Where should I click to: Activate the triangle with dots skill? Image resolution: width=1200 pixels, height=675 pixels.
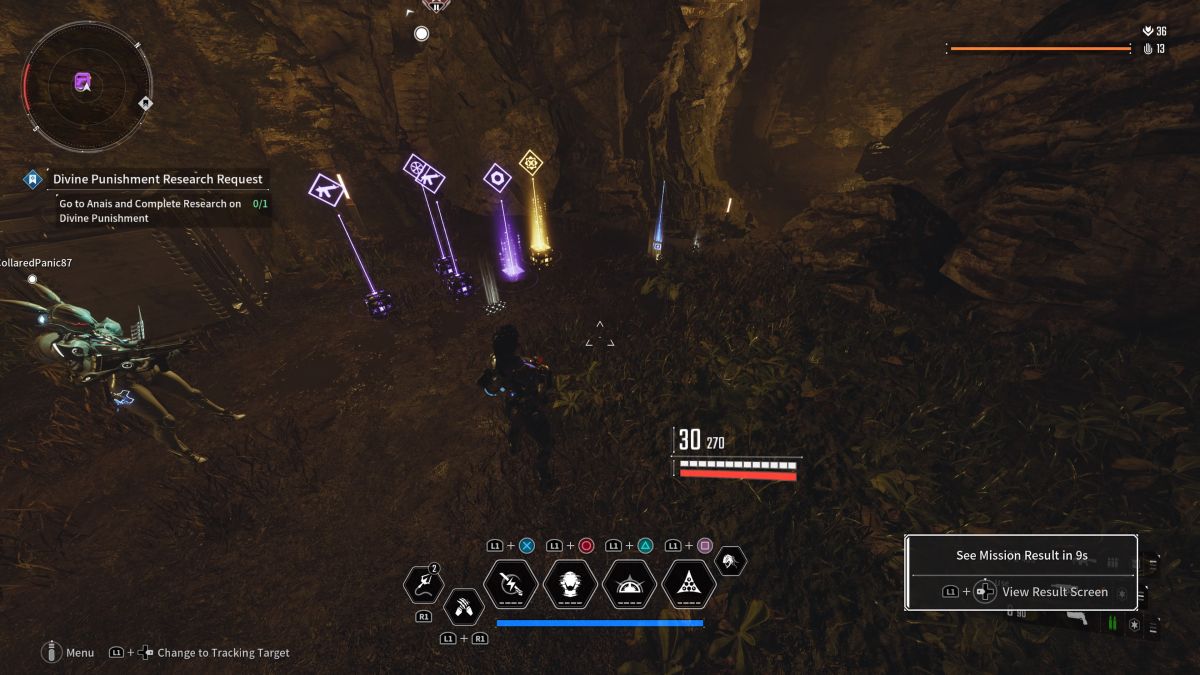point(689,585)
